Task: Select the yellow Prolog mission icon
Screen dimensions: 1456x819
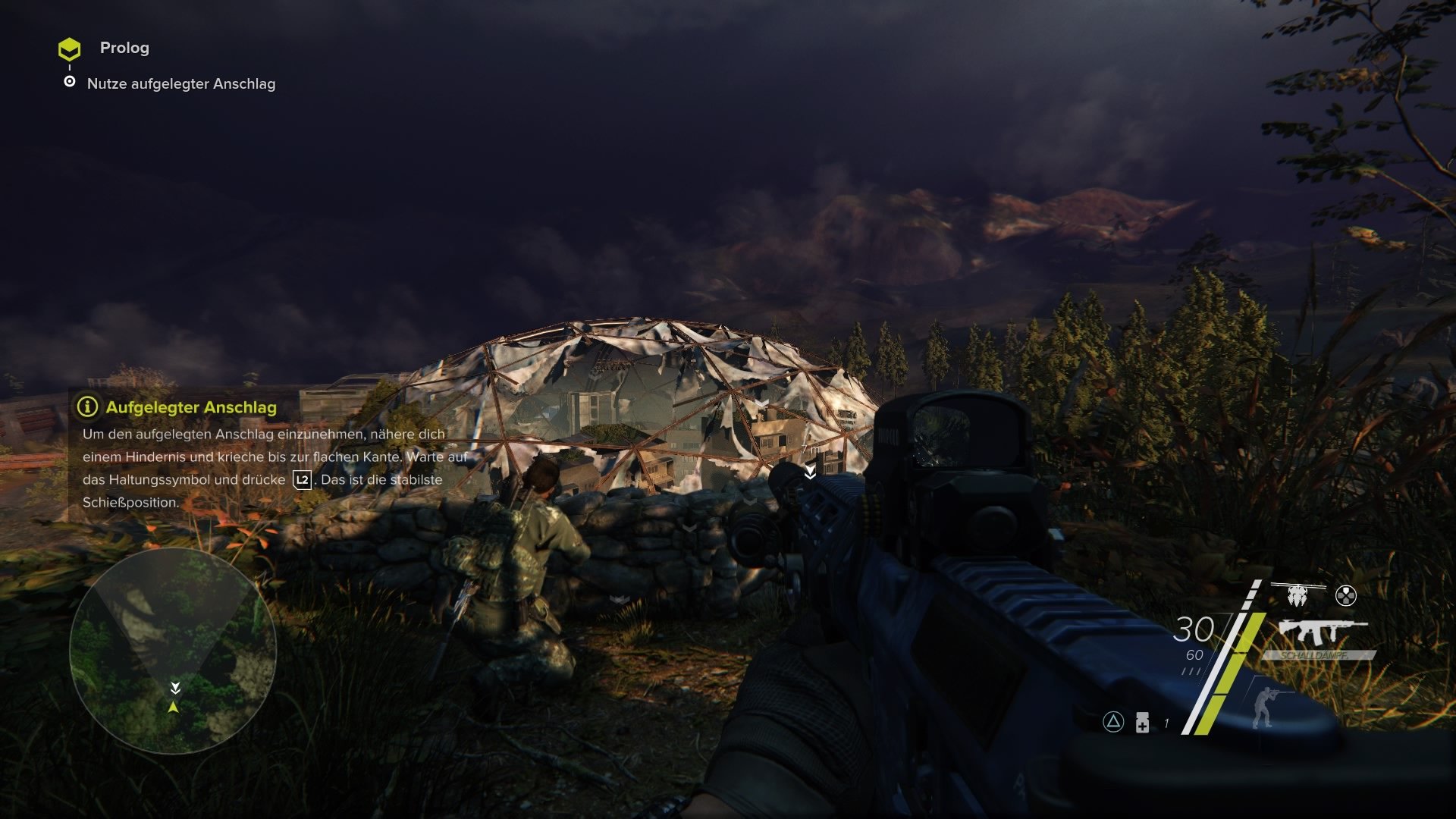Action: [71, 49]
